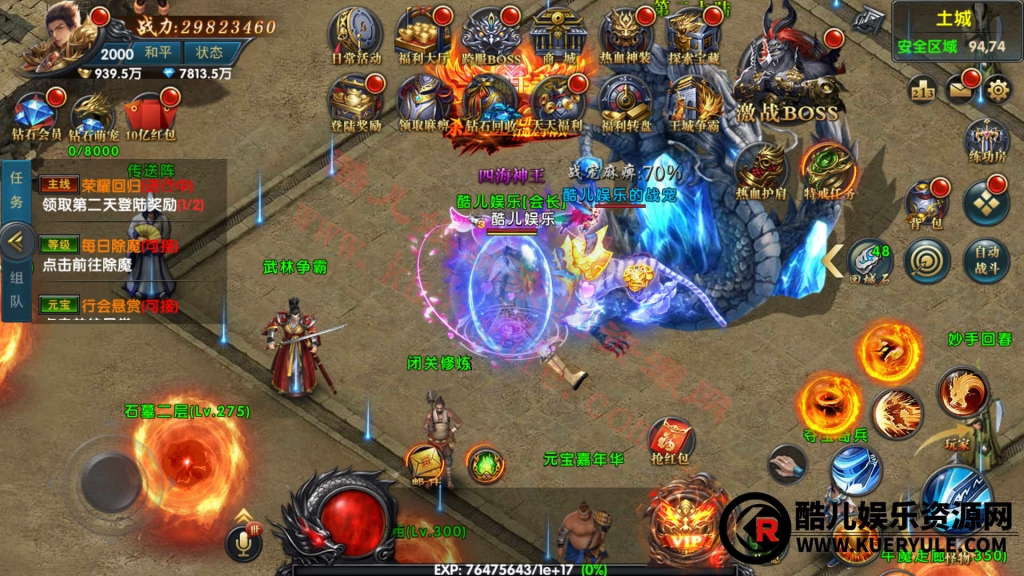
Task: Toggle 自动战斗 auto battle
Action: [987, 260]
